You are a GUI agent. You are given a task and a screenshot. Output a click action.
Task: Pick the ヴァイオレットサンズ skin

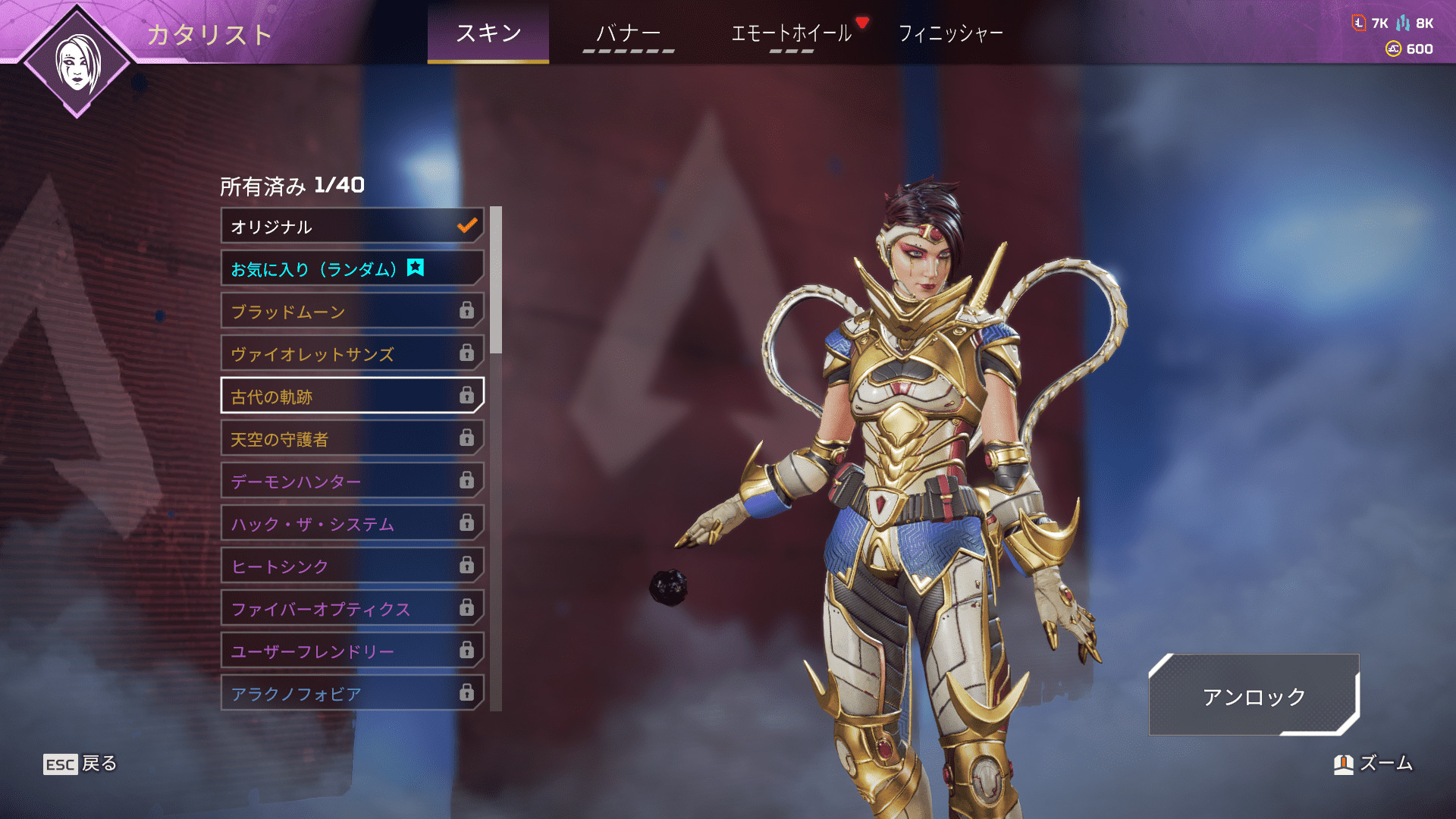pos(352,353)
